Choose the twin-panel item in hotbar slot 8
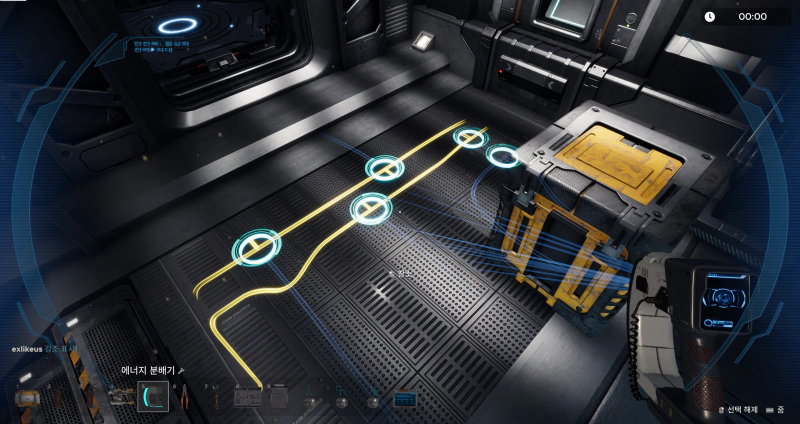This screenshot has height=424, width=800. [246, 398]
